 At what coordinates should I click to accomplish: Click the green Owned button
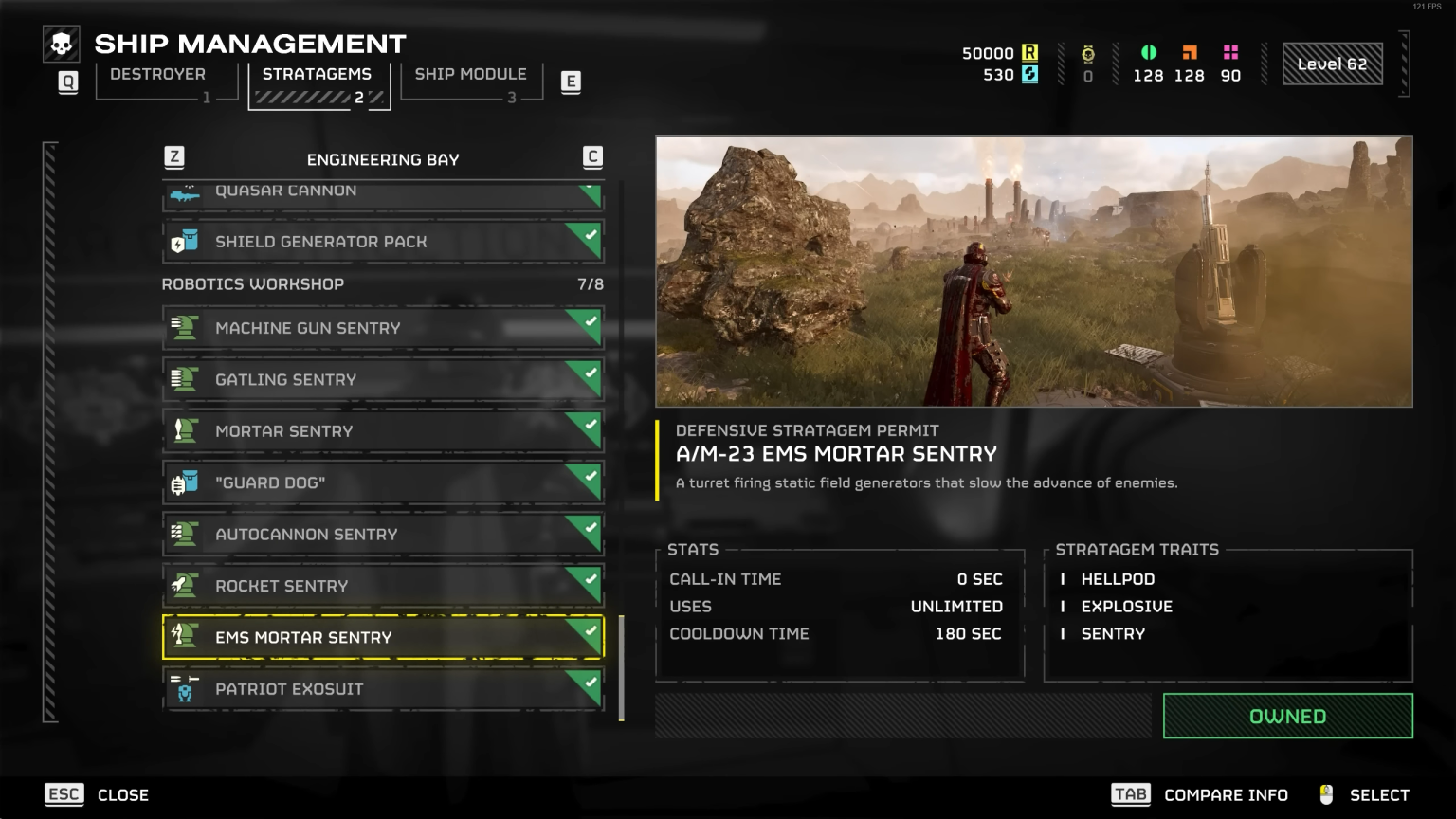1287,717
